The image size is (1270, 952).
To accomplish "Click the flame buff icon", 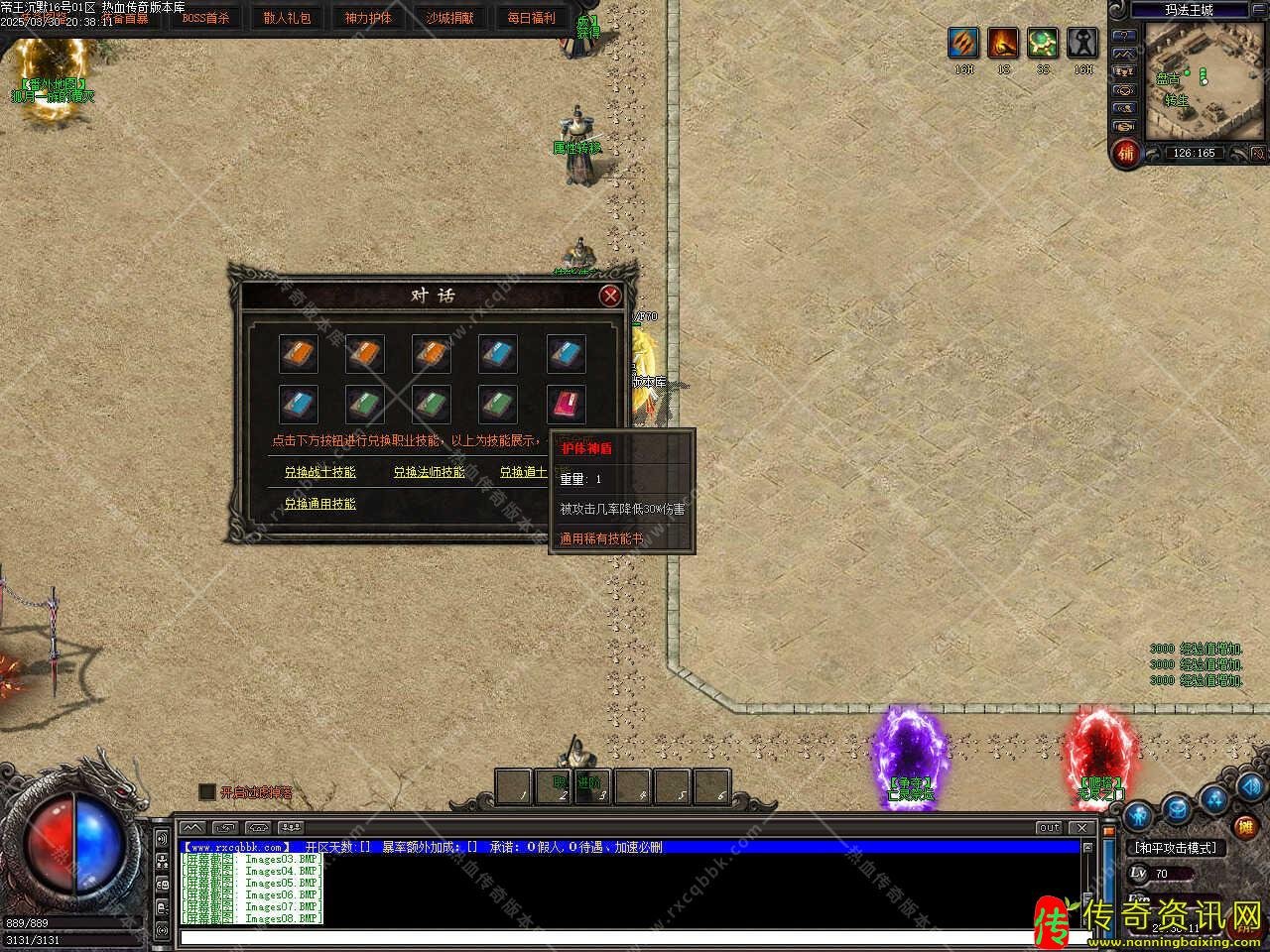I will [x=1003, y=44].
